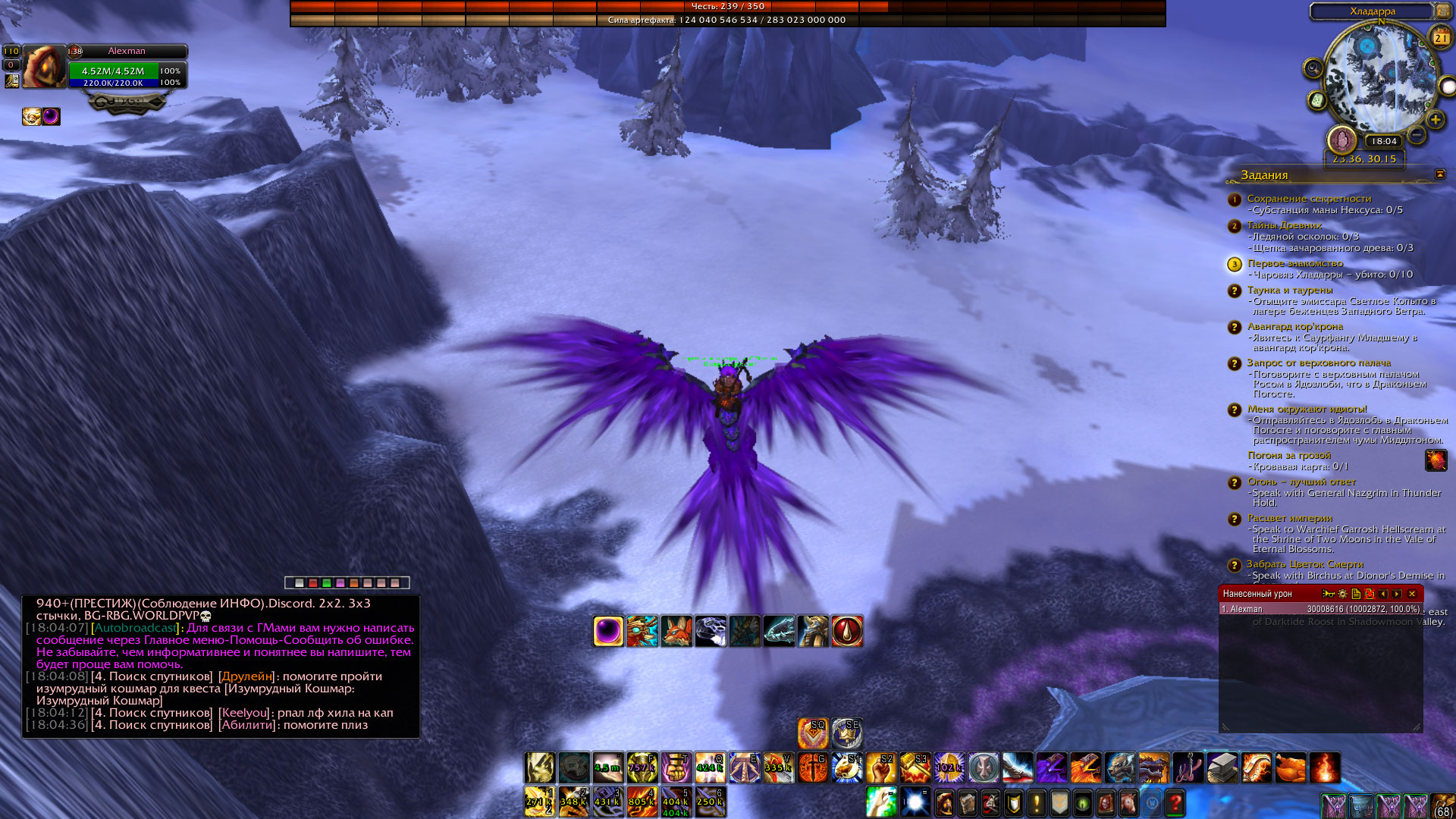Collapse the Задания quest tracker
1456x819 pixels.
[x=1440, y=174]
